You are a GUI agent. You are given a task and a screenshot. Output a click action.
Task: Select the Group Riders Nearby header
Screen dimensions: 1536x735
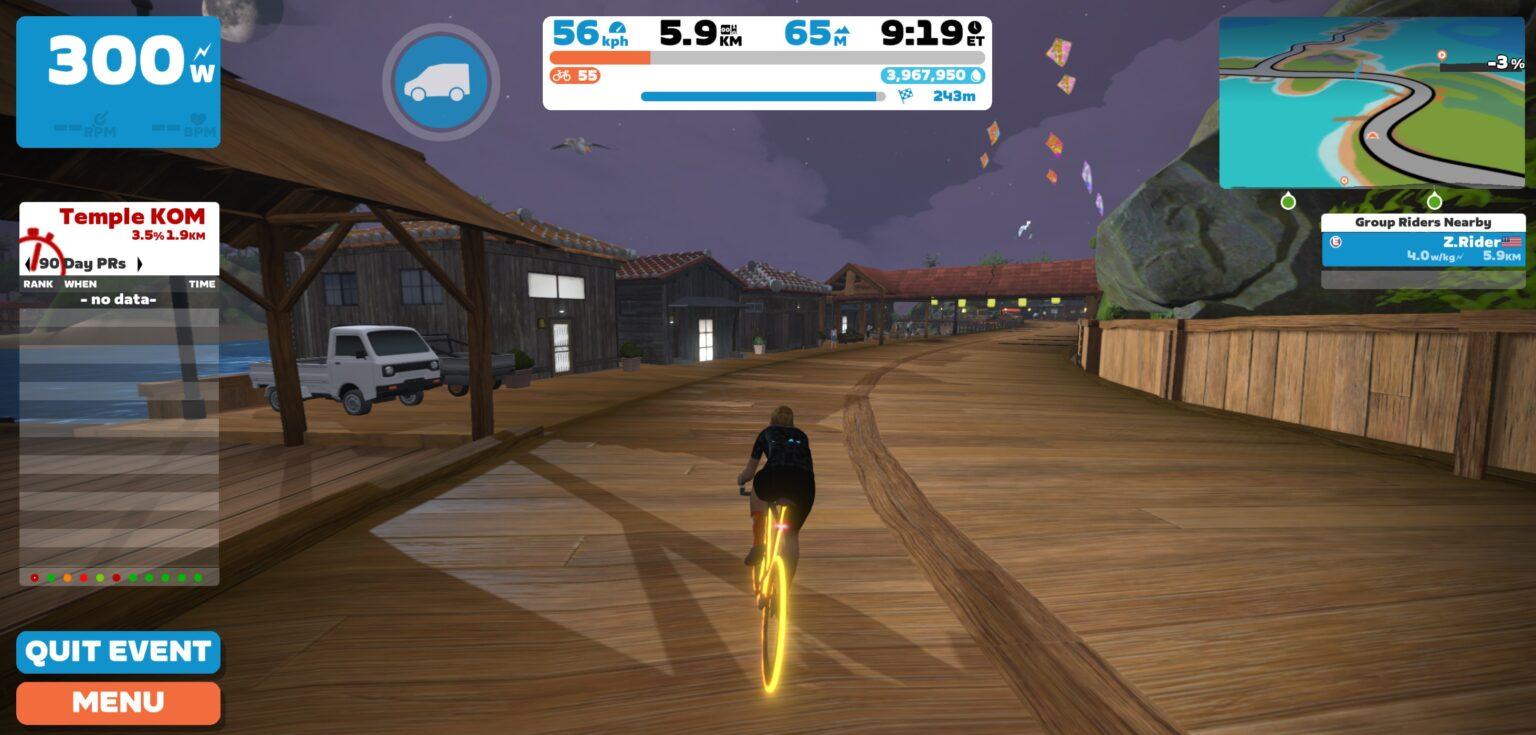click(1423, 221)
